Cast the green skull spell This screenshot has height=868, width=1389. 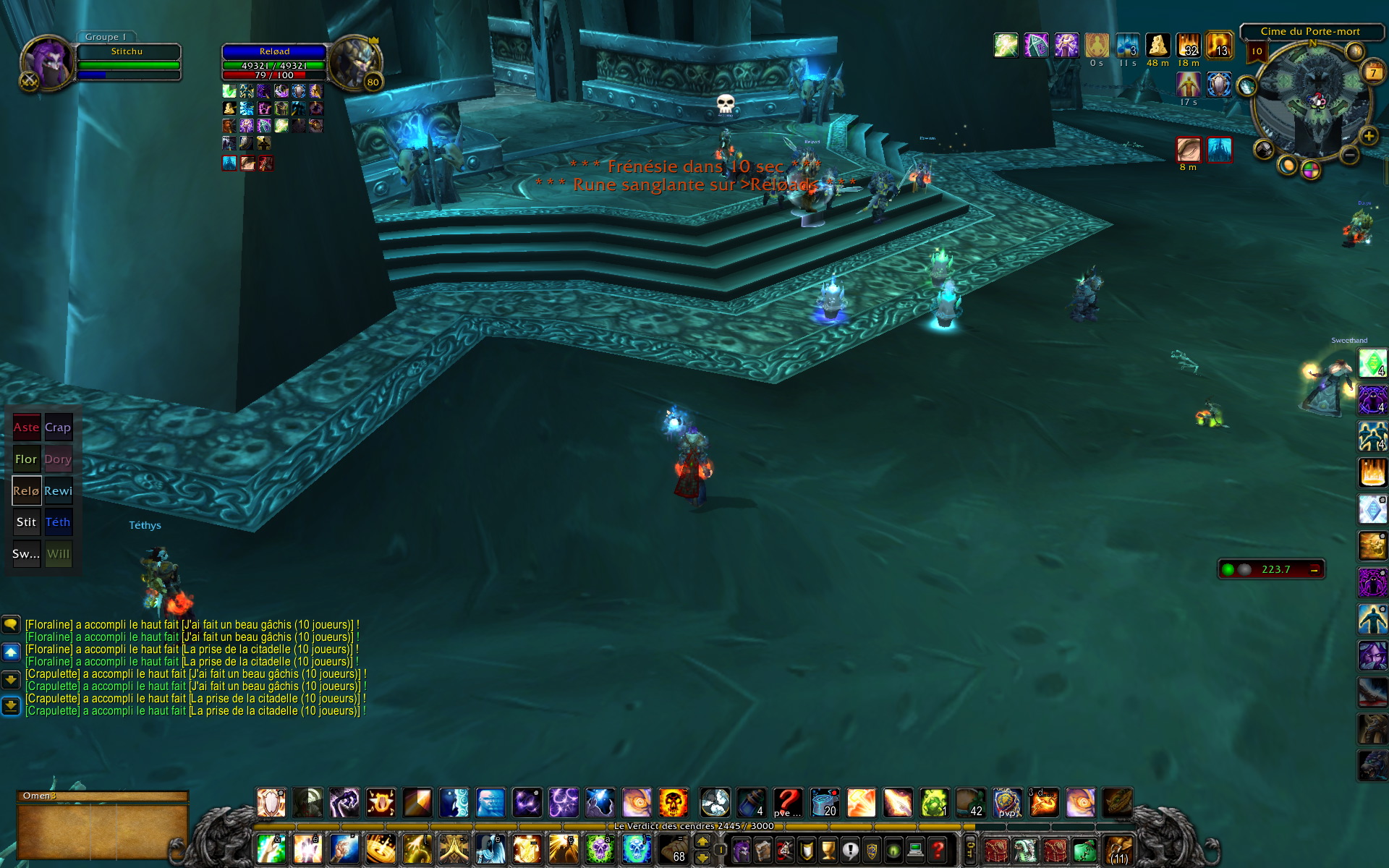click(x=599, y=849)
